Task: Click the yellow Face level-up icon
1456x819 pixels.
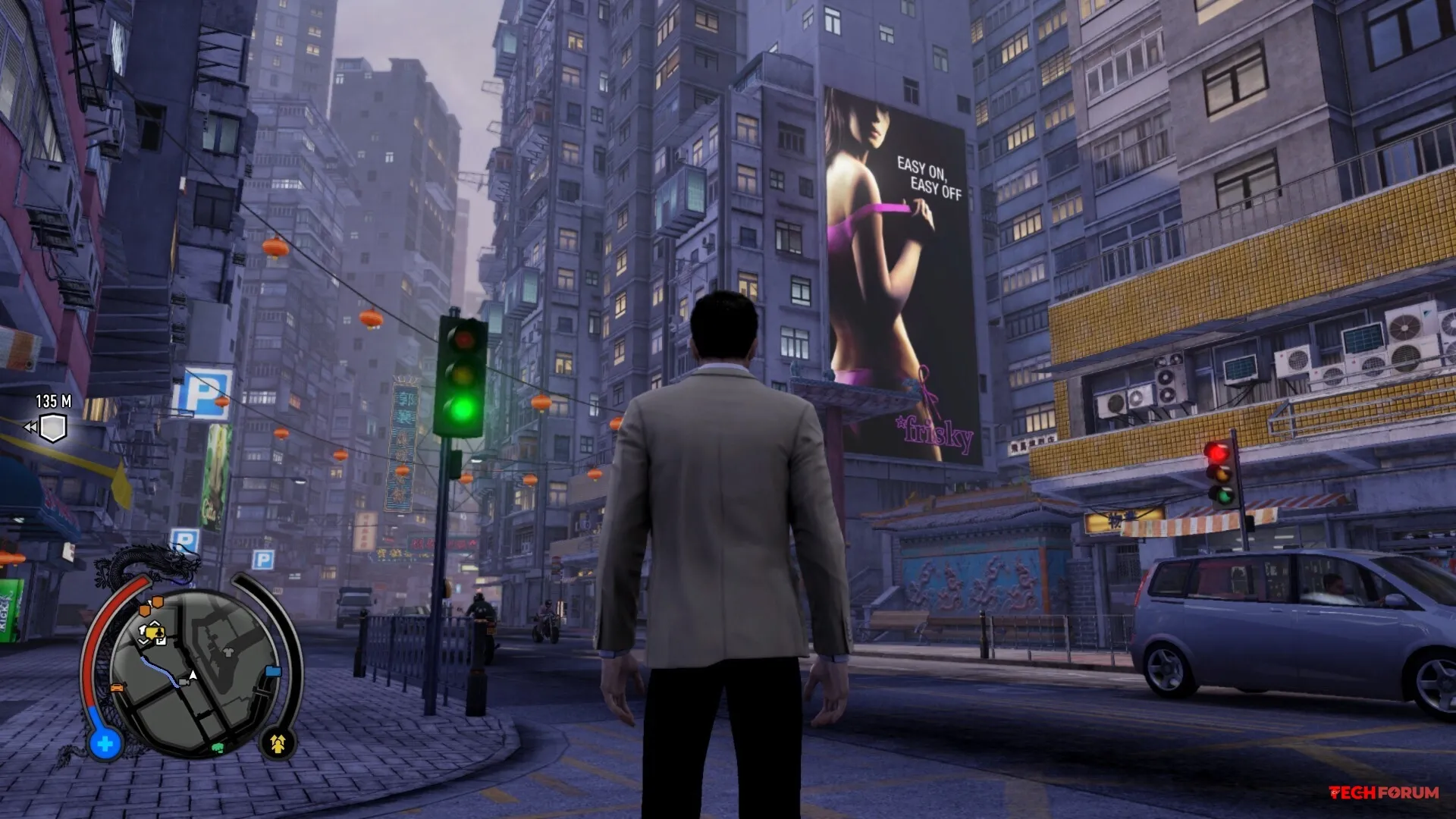Action: click(x=278, y=744)
